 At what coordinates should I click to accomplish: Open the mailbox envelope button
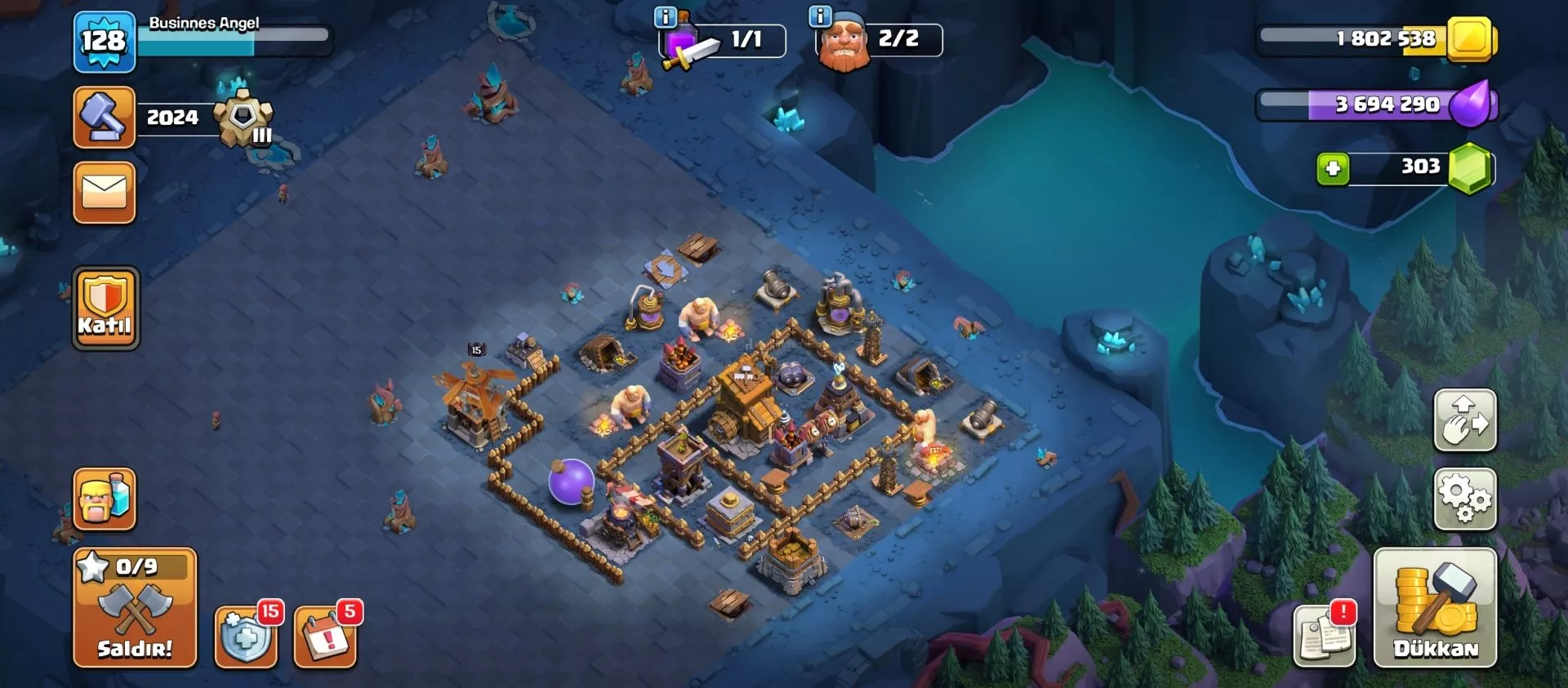tap(105, 193)
